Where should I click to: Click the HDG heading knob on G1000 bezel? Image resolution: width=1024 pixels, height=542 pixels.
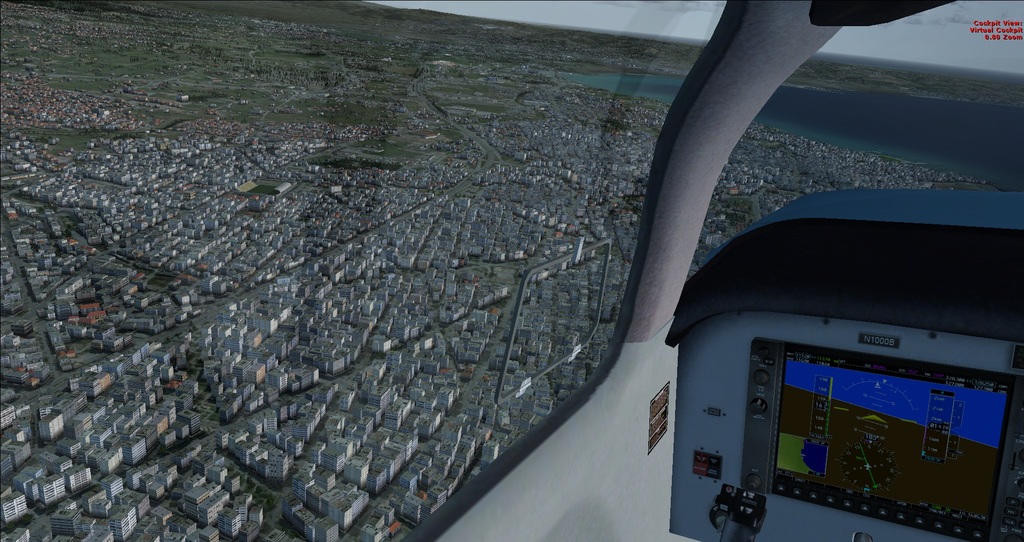coord(759,405)
